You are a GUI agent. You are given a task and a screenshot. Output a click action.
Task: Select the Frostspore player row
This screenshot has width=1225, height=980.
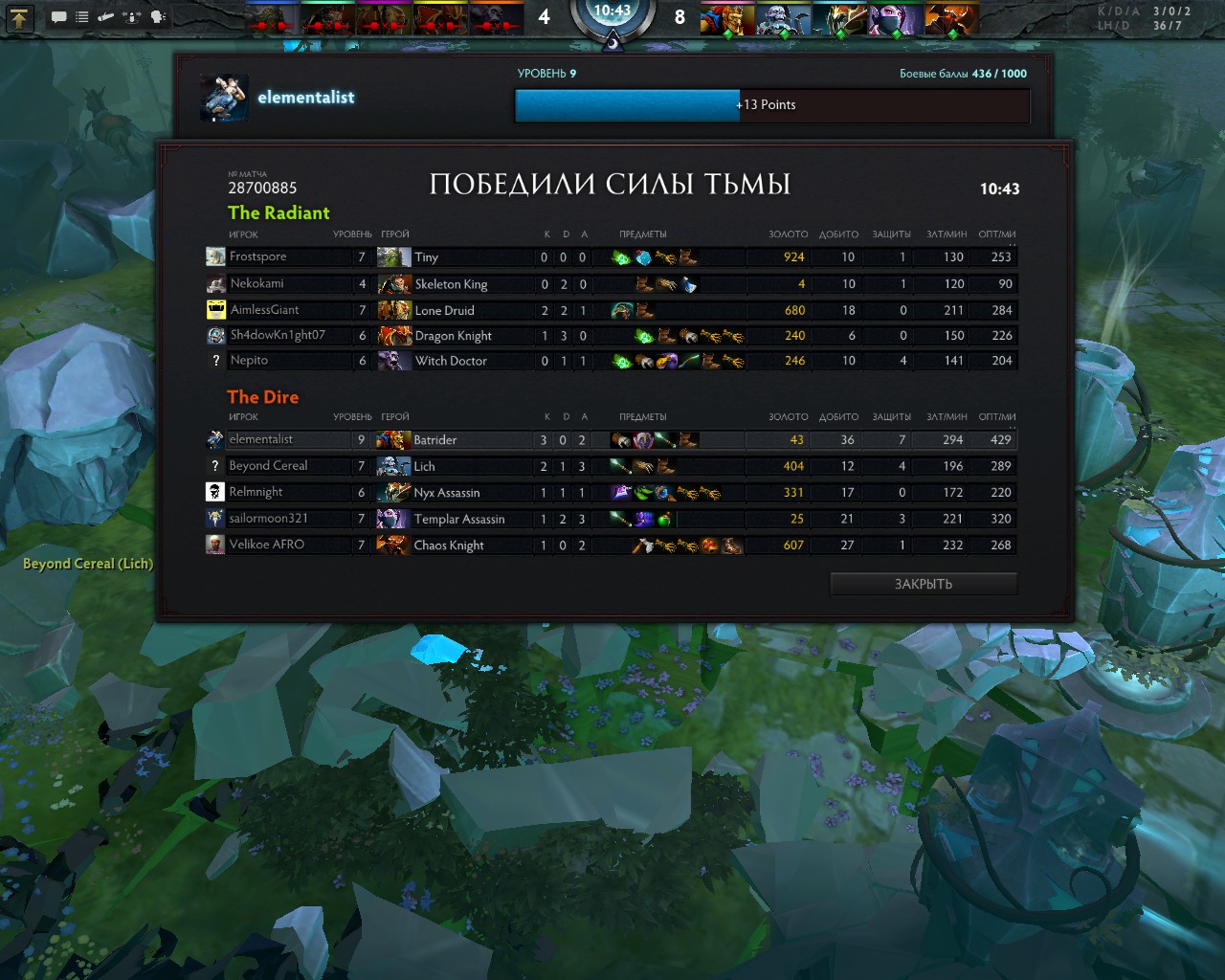pos(257,256)
